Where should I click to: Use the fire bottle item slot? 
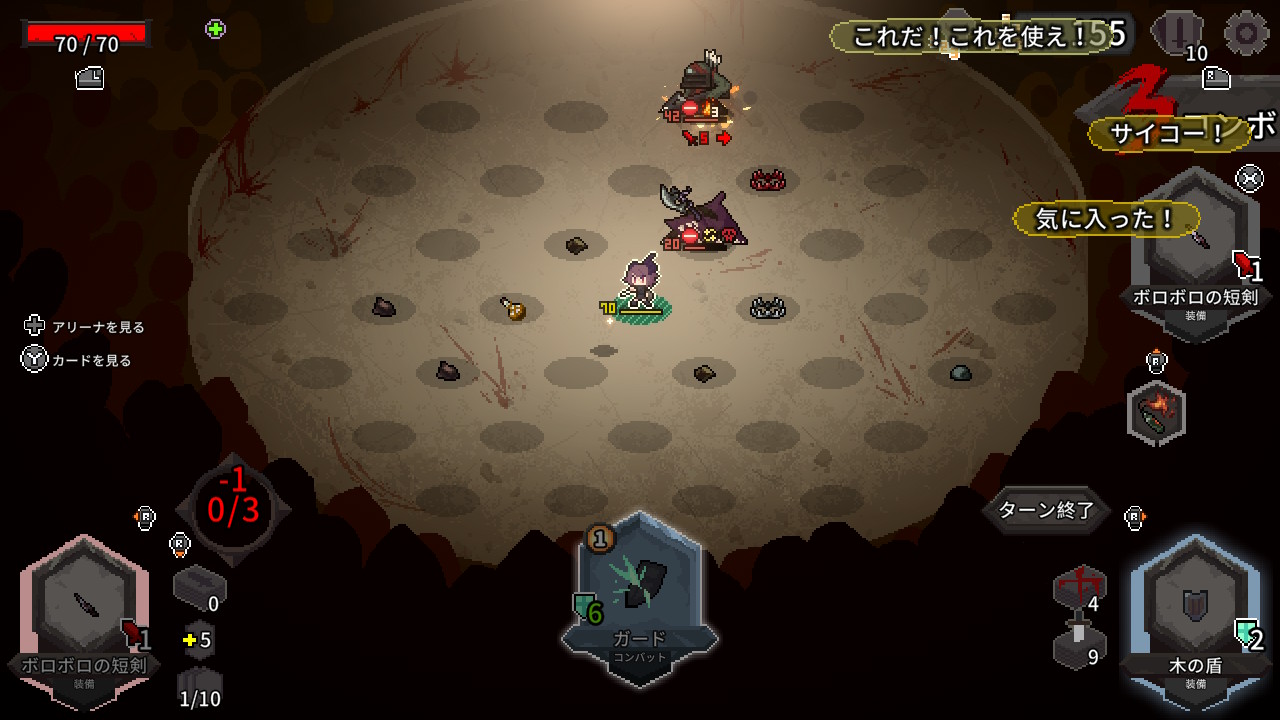[x=1156, y=412]
